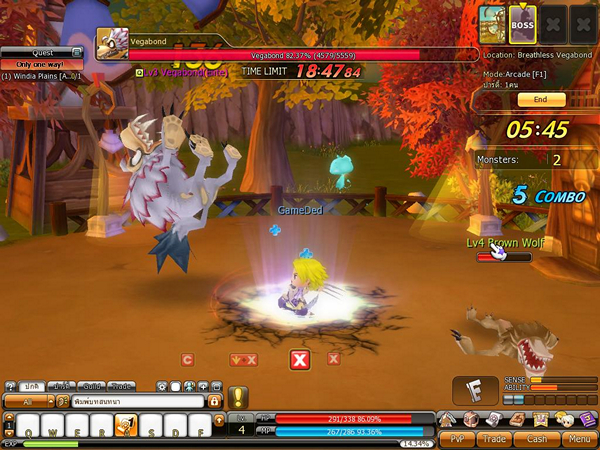Screen dimensions: 600x450
Task: Switch to the Trade chat tab
Action: point(122,386)
